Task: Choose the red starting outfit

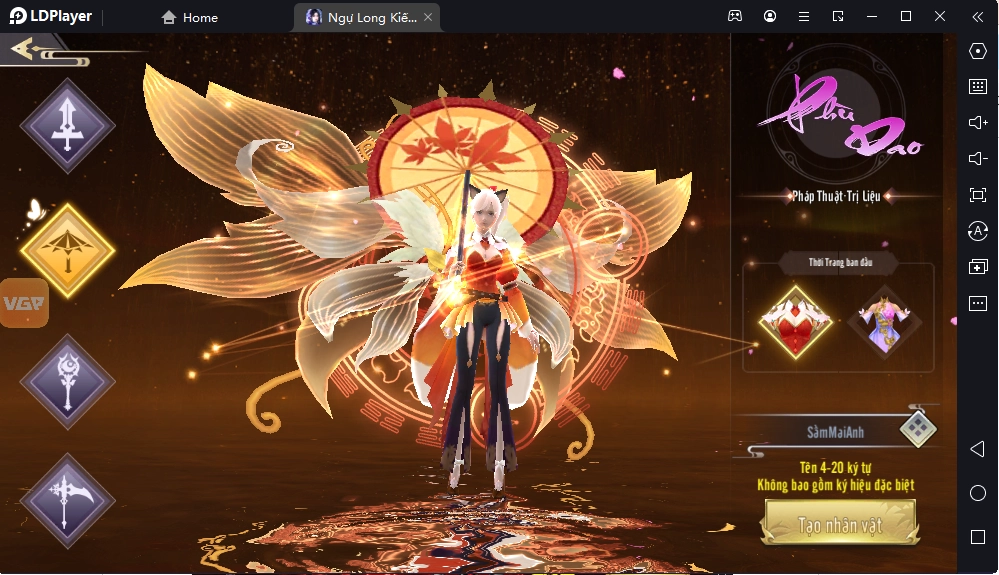Action: point(795,322)
